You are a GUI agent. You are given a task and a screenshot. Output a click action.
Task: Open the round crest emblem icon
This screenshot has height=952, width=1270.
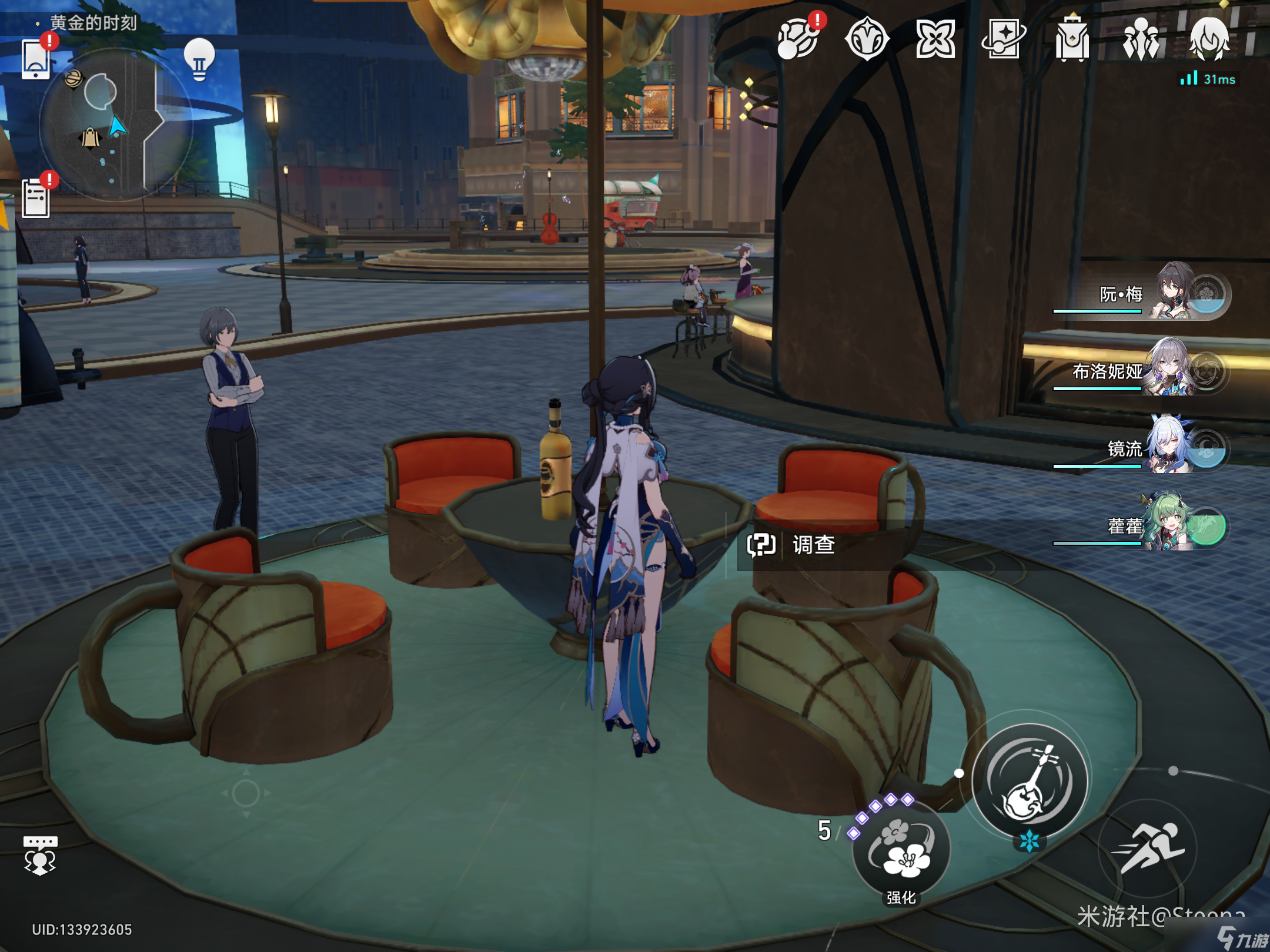(x=867, y=39)
